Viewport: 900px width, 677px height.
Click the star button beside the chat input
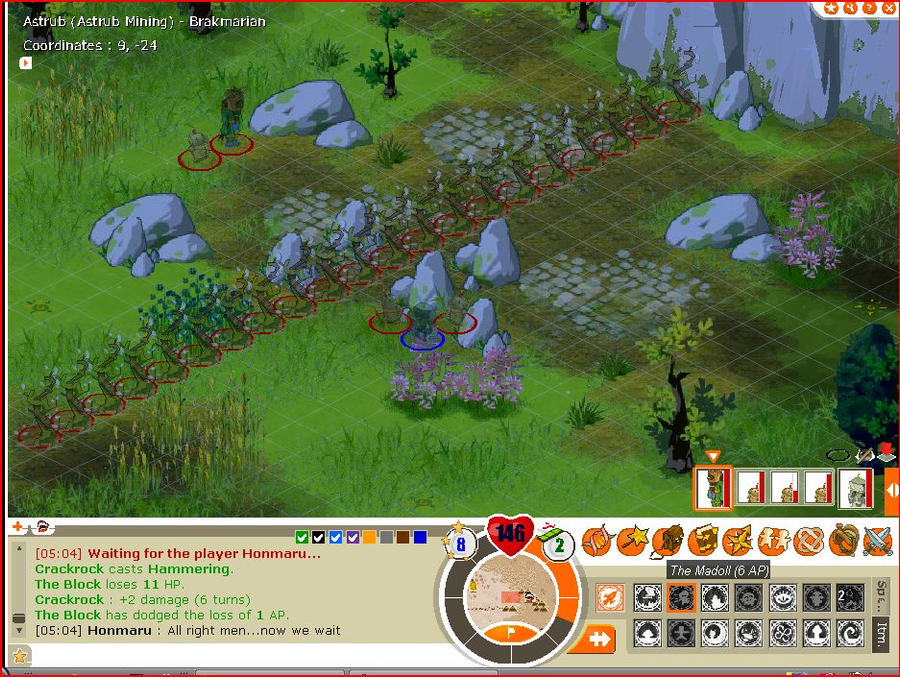point(18,656)
